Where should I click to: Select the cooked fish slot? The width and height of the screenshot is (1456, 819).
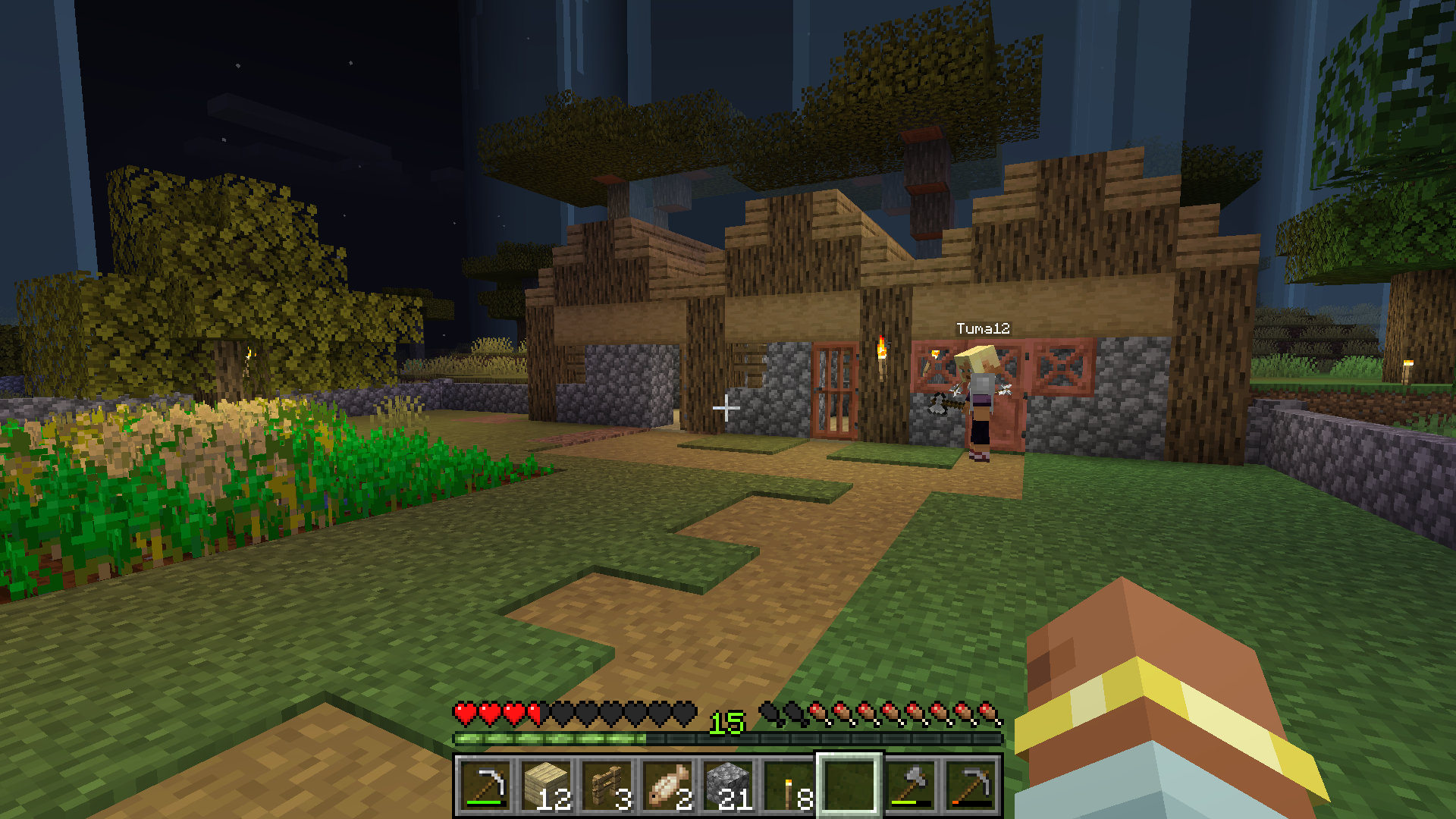click(x=667, y=785)
